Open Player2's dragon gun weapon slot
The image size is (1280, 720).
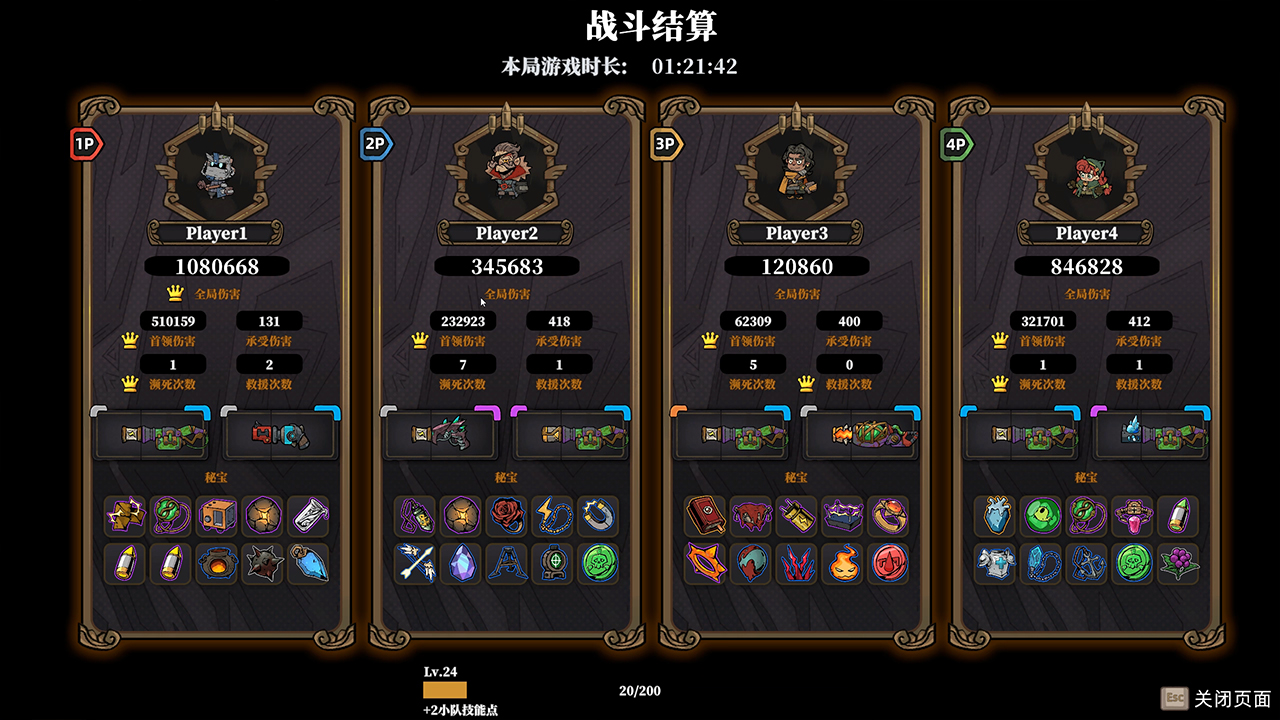[438, 434]
